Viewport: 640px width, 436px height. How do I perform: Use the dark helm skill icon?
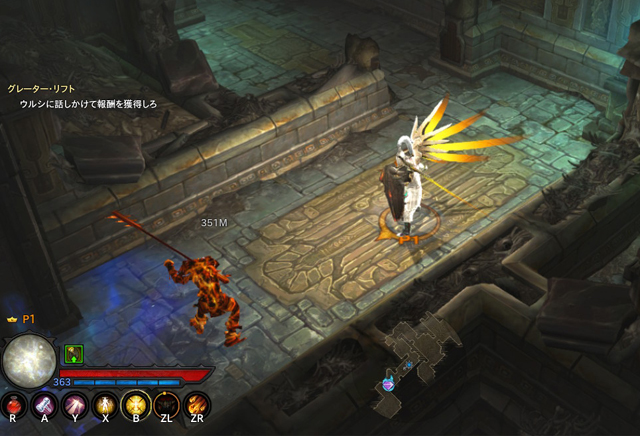click(x=165, y=404)
